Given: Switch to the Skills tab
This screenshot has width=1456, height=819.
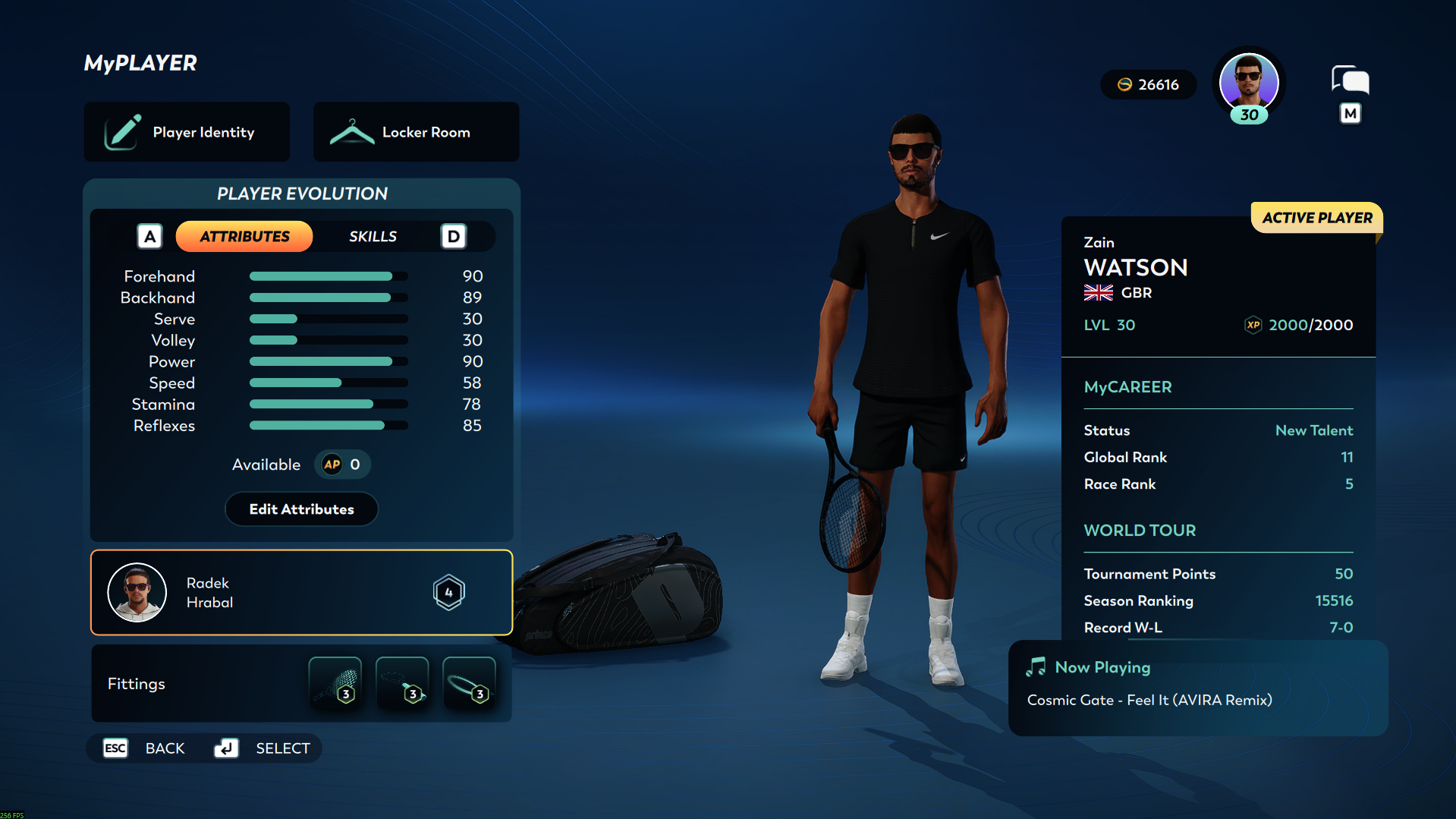Looking at the screenshot, I should (x=373, y=237).
